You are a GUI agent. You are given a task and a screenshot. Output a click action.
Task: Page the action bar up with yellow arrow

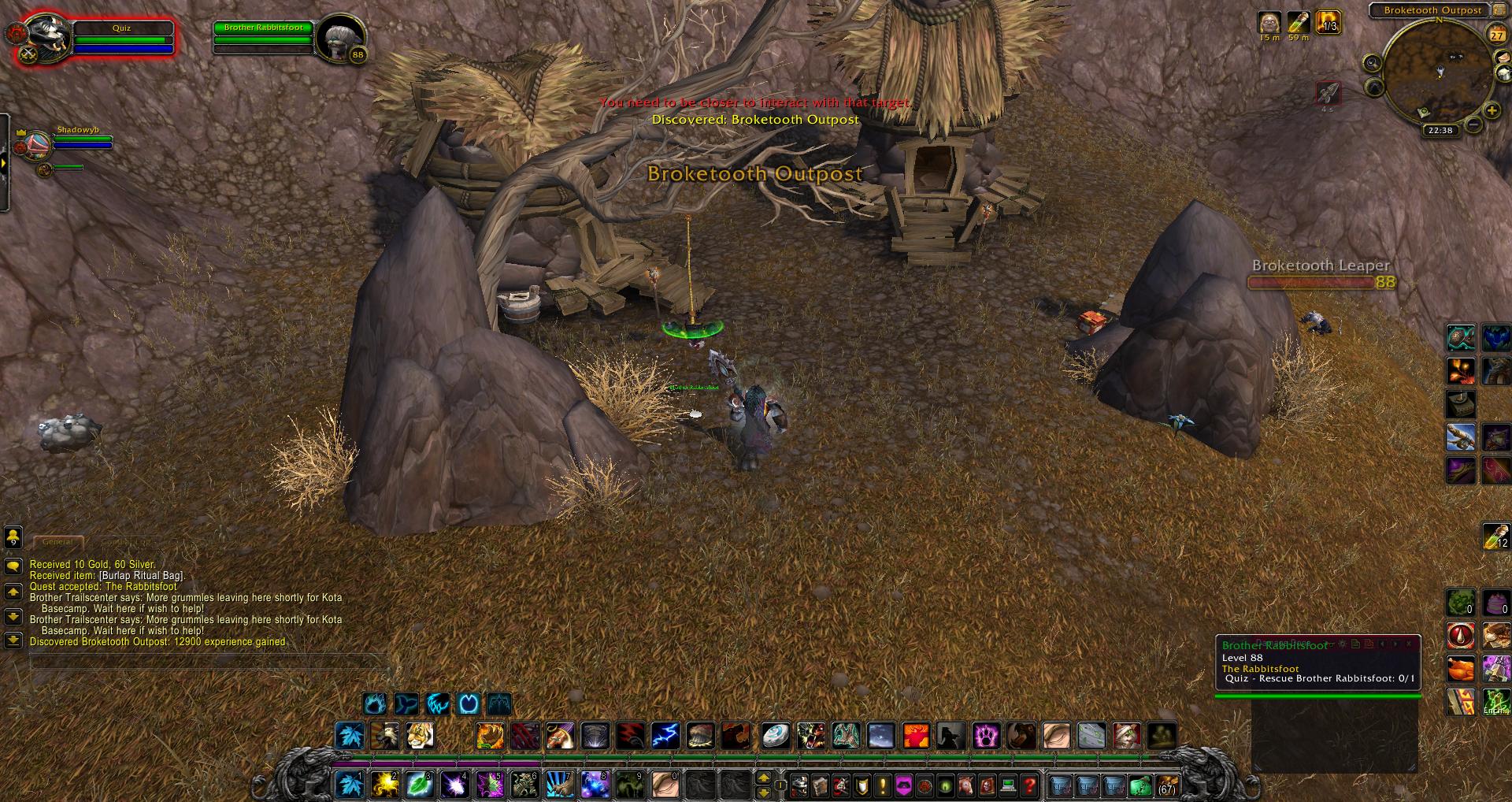click(763, 778)
